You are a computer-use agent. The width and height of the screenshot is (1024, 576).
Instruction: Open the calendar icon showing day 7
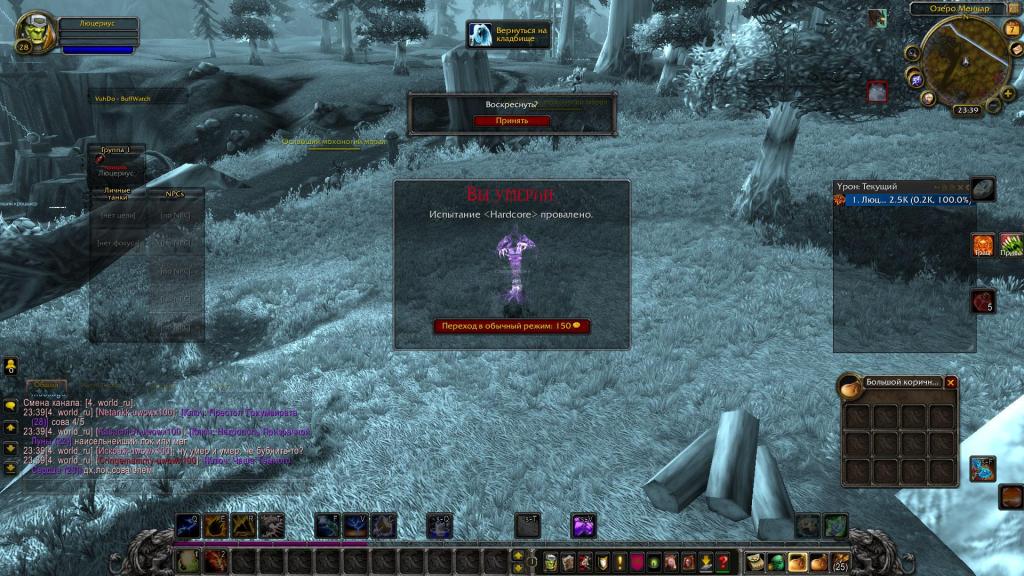(x=1011, y=28)
